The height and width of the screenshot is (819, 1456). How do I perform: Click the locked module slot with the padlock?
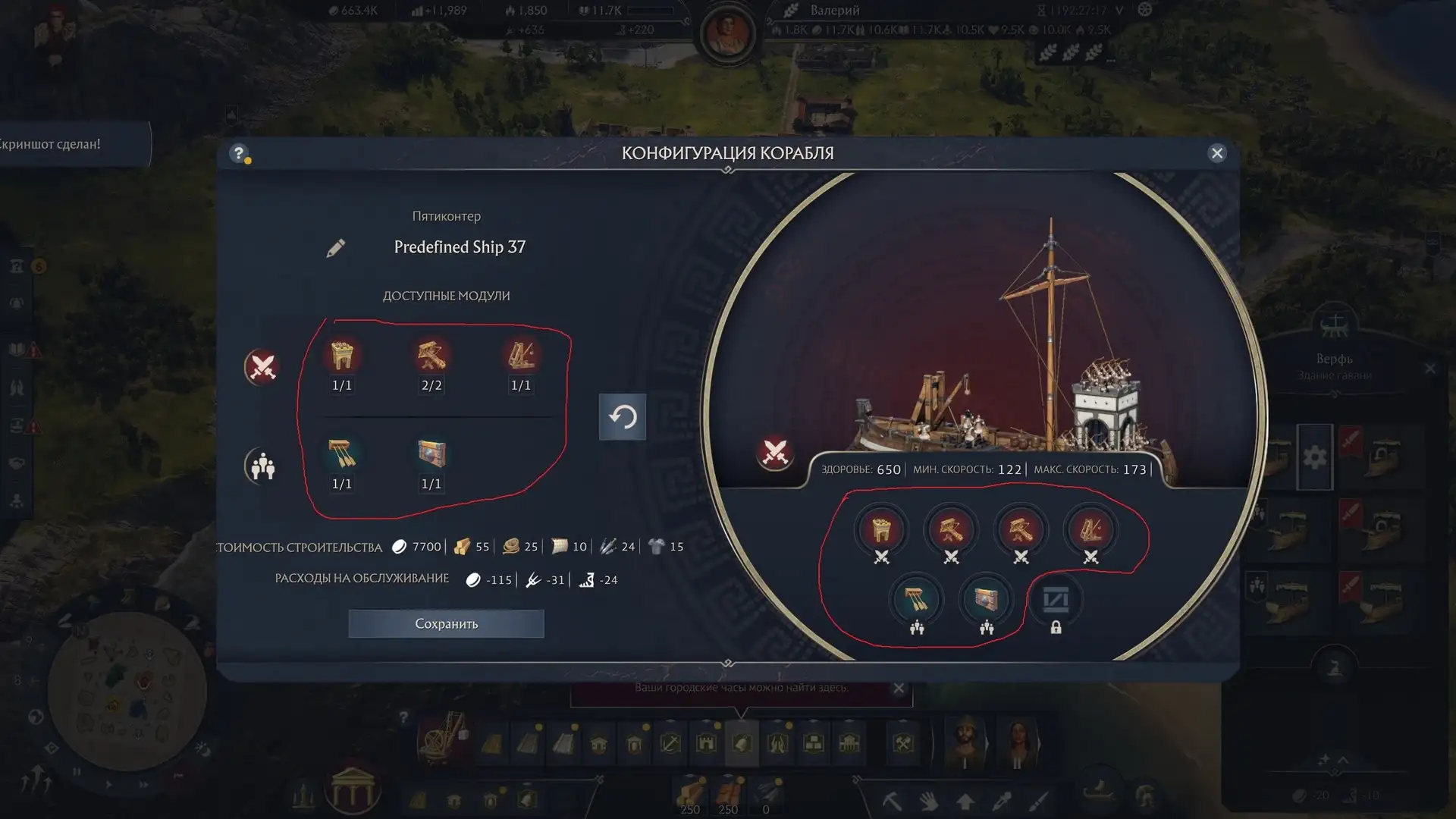point(1056,601)
